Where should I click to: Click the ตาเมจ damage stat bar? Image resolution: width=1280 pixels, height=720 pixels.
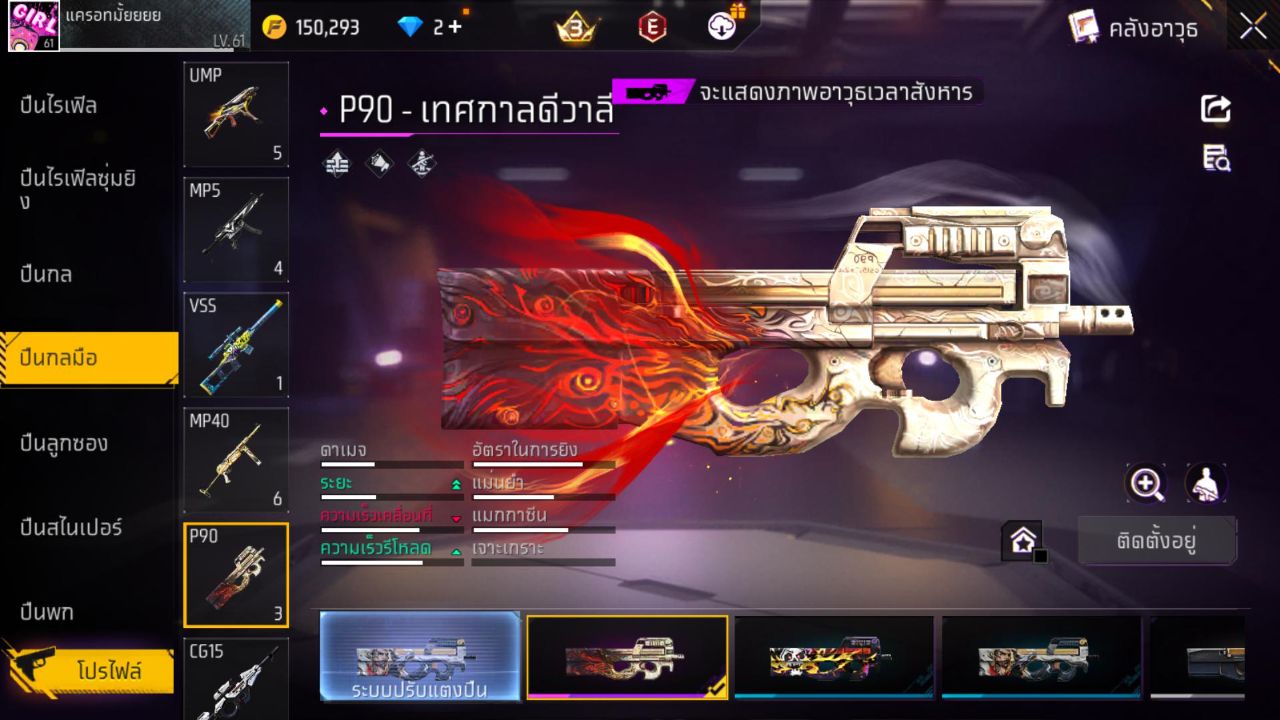click(x=390, y=462)
